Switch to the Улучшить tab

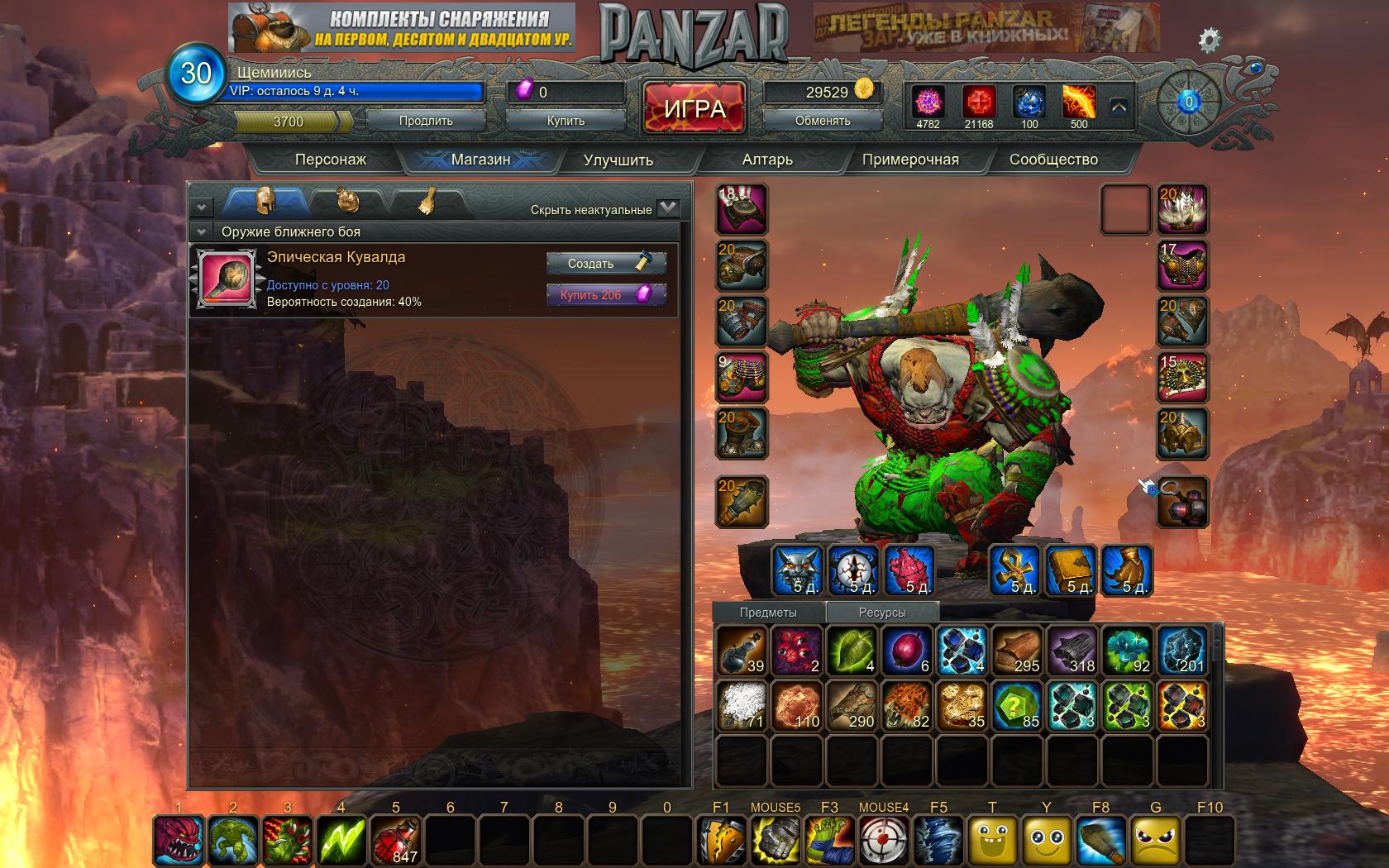pos(618,160)
